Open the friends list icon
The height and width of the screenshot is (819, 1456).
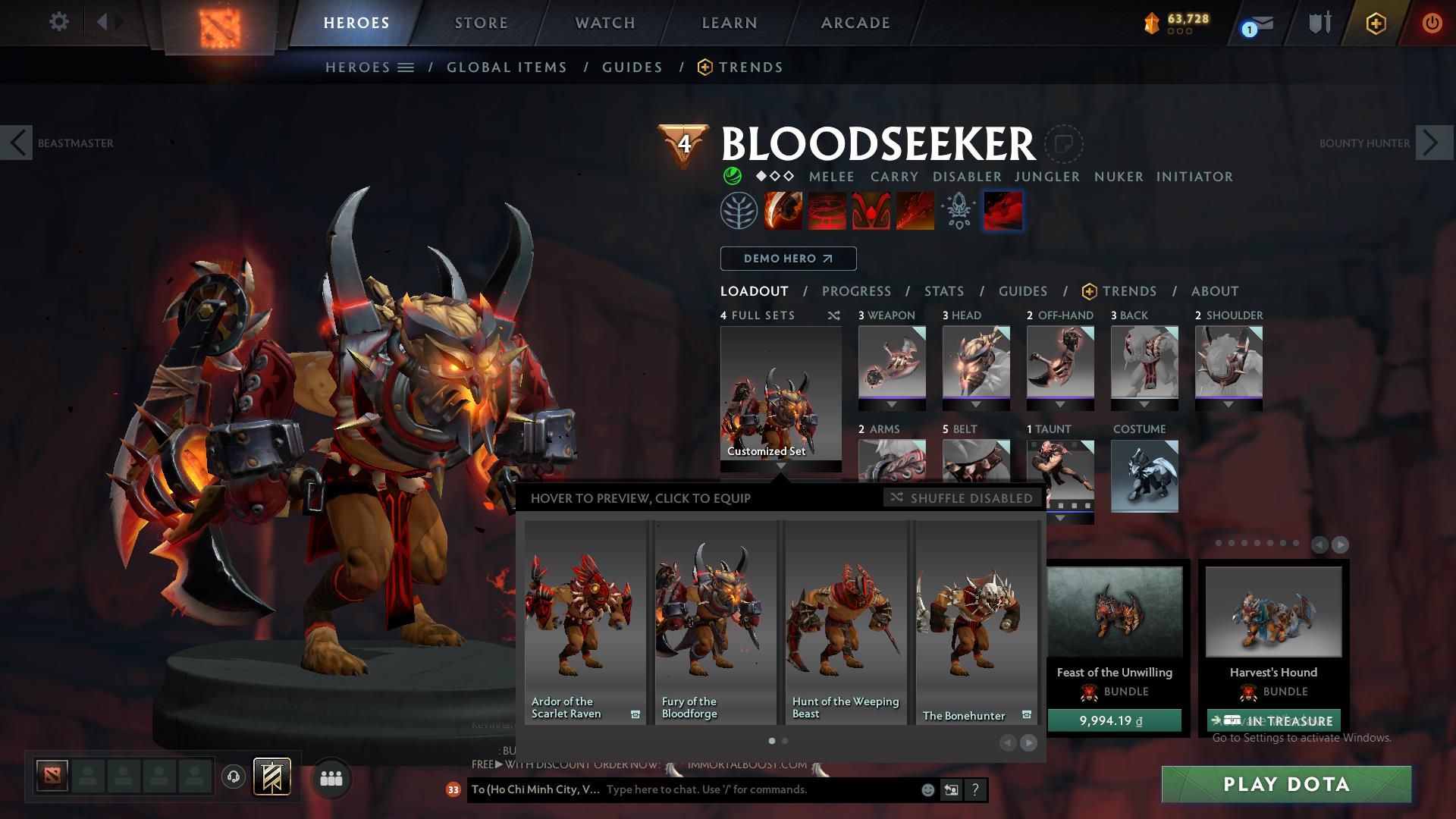[x=330, y=777]
